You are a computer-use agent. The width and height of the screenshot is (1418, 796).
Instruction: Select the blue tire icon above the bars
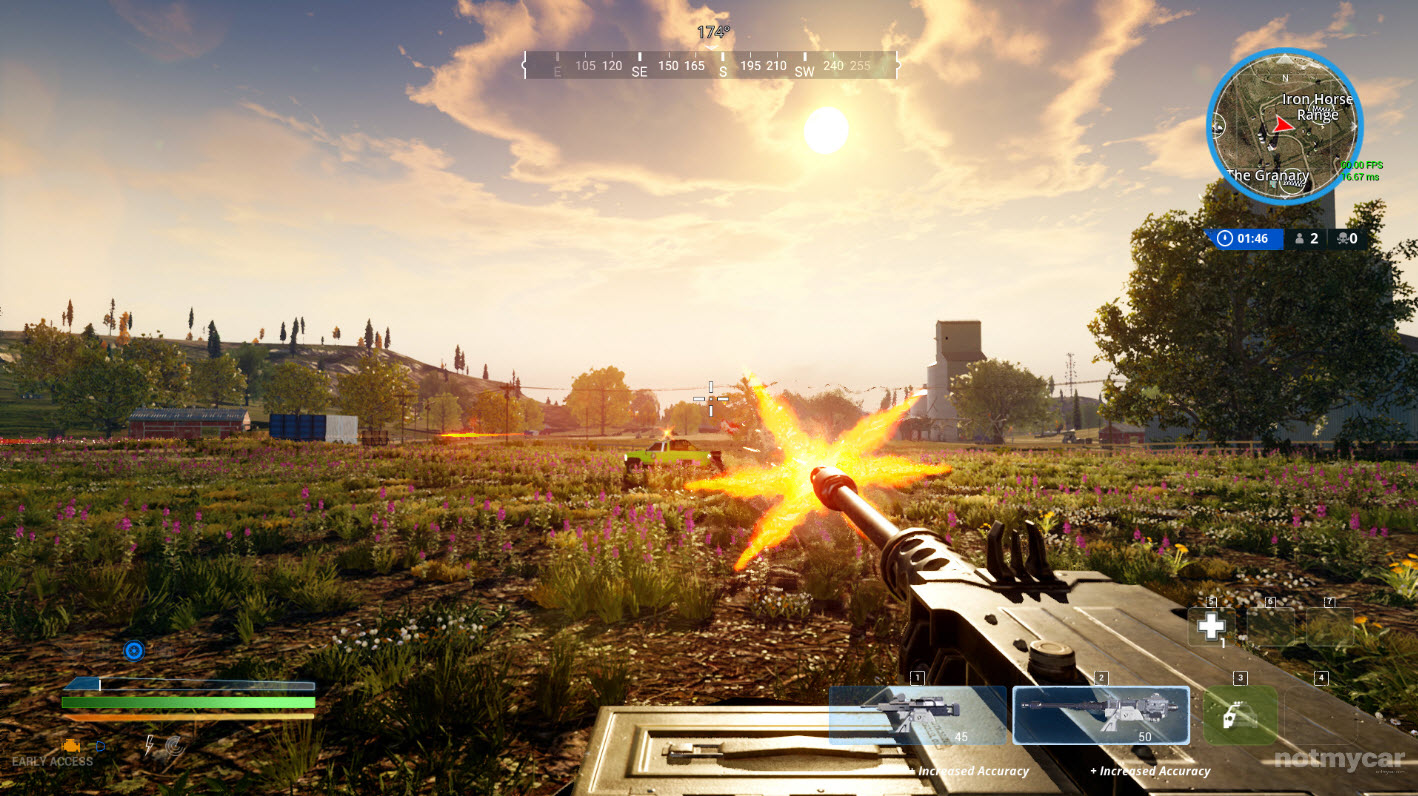pos(134,651)
